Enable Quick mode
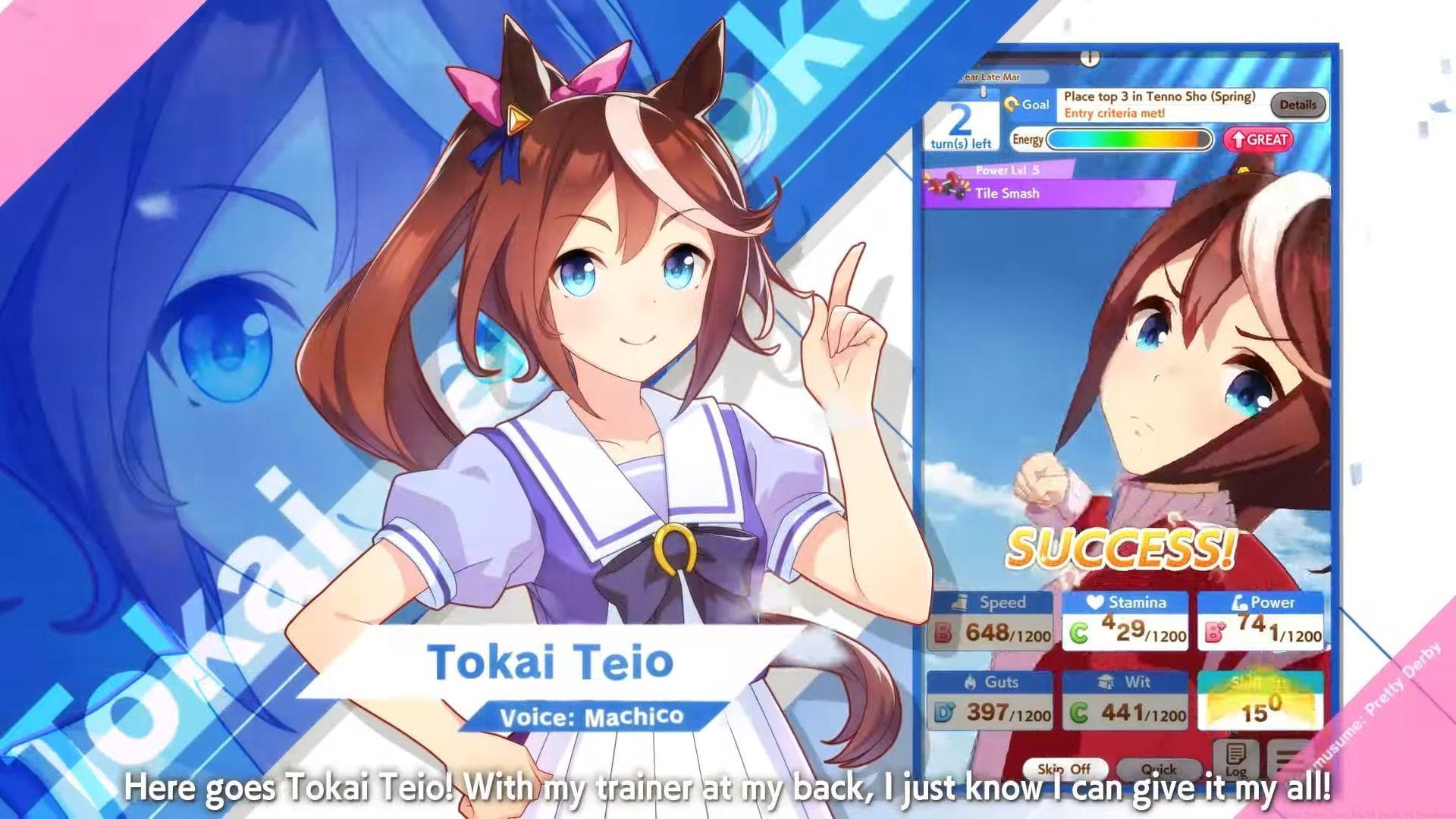Screen dimensions: 1456x819 point(1159,769)
